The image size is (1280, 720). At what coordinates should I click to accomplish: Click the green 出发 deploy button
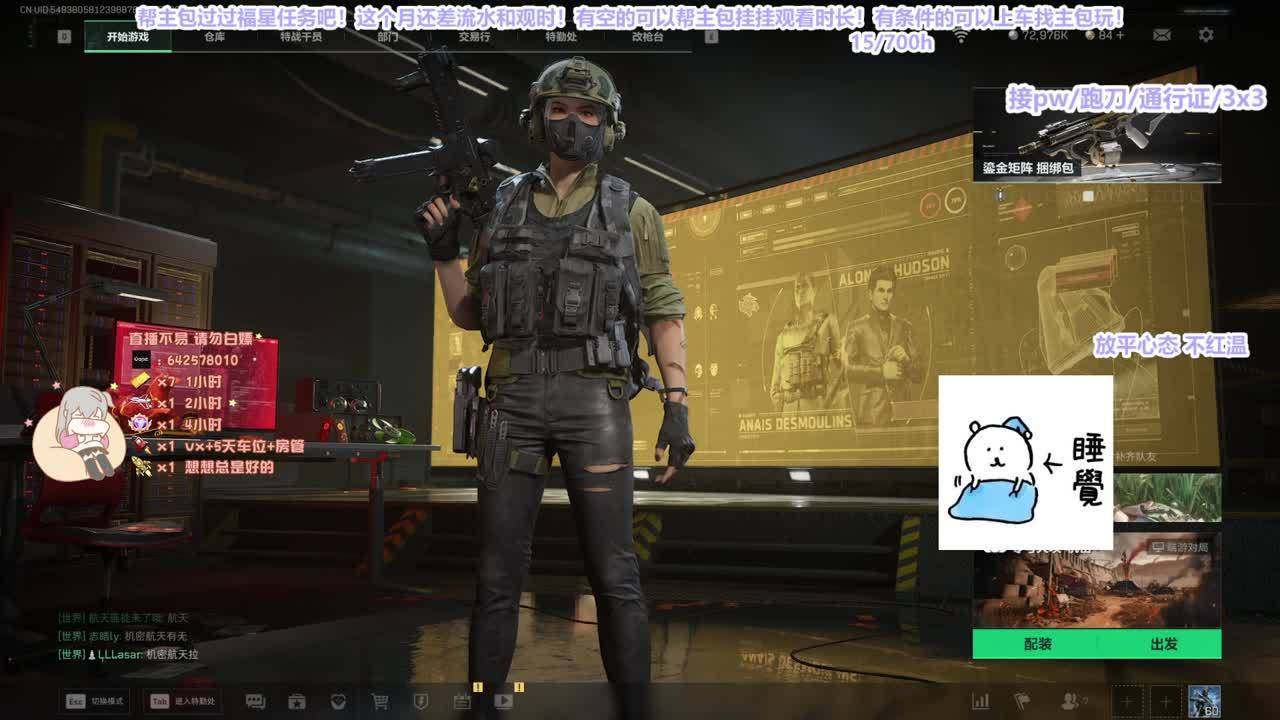(1163, 644)
